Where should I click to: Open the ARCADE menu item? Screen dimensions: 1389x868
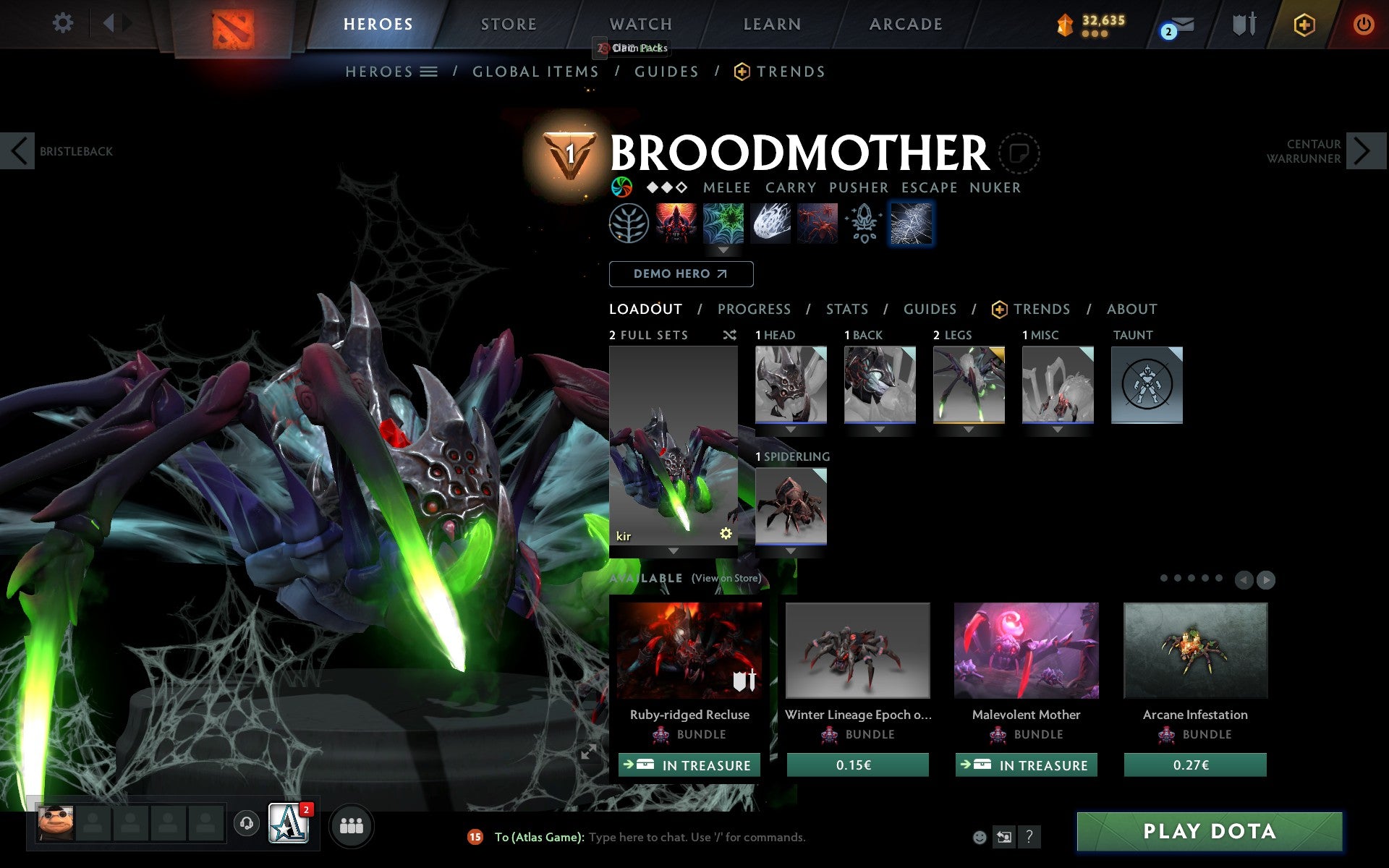click(x=905, y=23)
